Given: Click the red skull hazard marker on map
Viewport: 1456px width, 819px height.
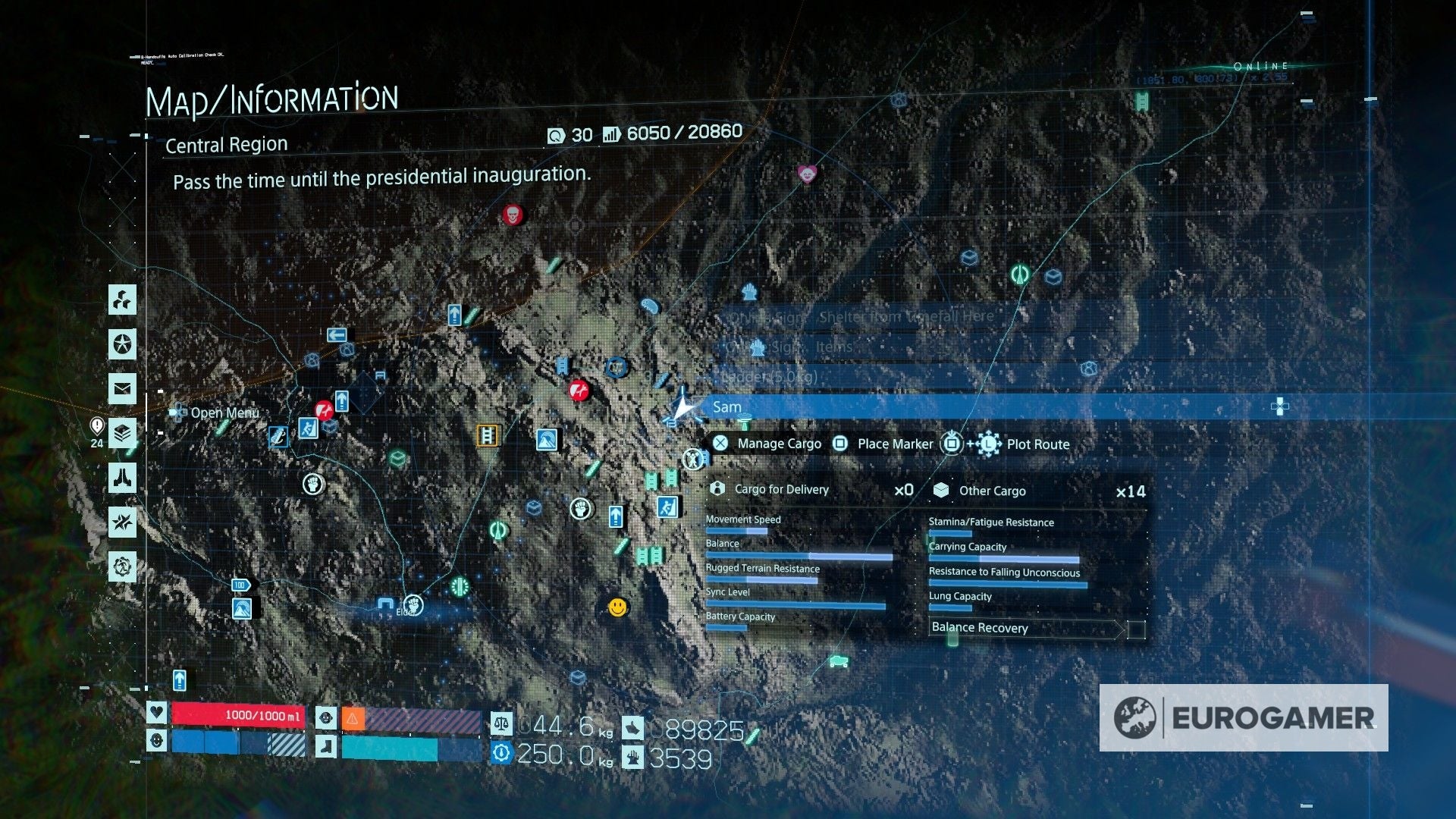Looking at the screenshot, I should (x=514, y=215).
